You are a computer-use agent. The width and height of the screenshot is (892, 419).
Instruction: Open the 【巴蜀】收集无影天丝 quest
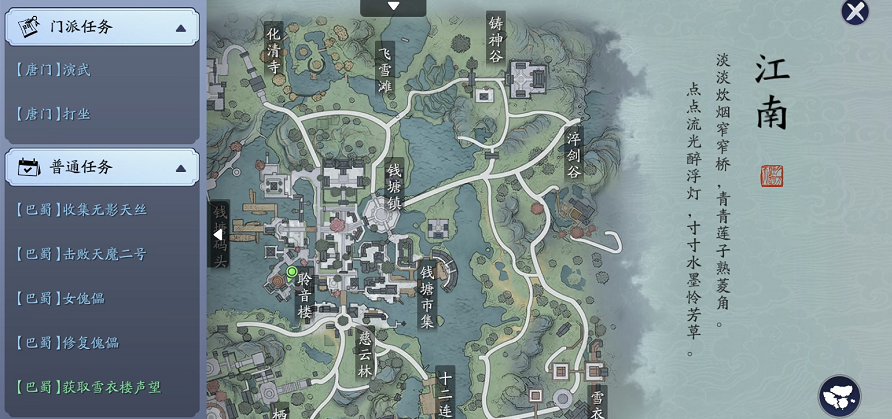pyautogui.click(x=82, y=210)
